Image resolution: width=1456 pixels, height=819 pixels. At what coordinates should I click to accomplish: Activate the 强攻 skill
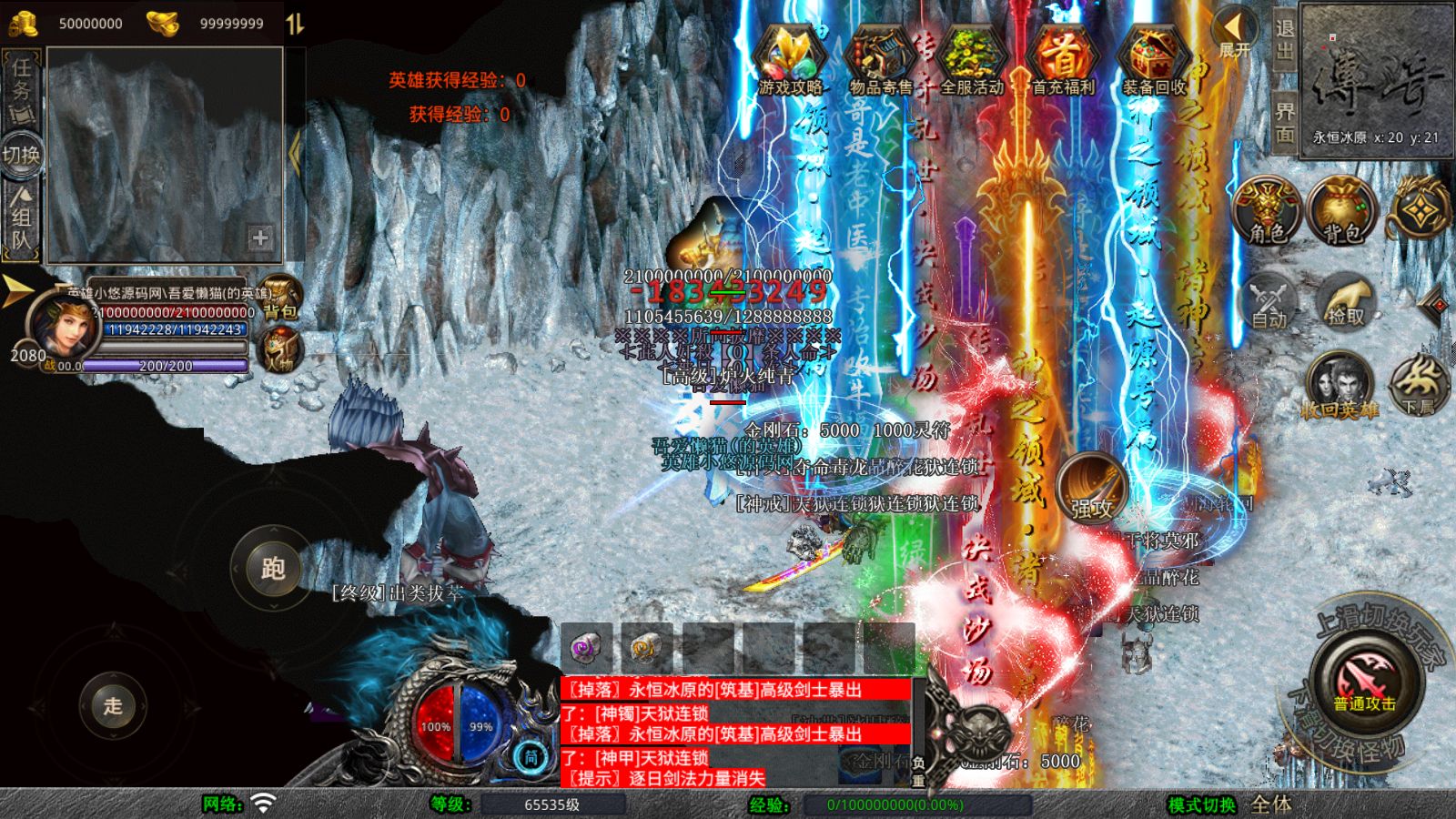[1092, 487]
